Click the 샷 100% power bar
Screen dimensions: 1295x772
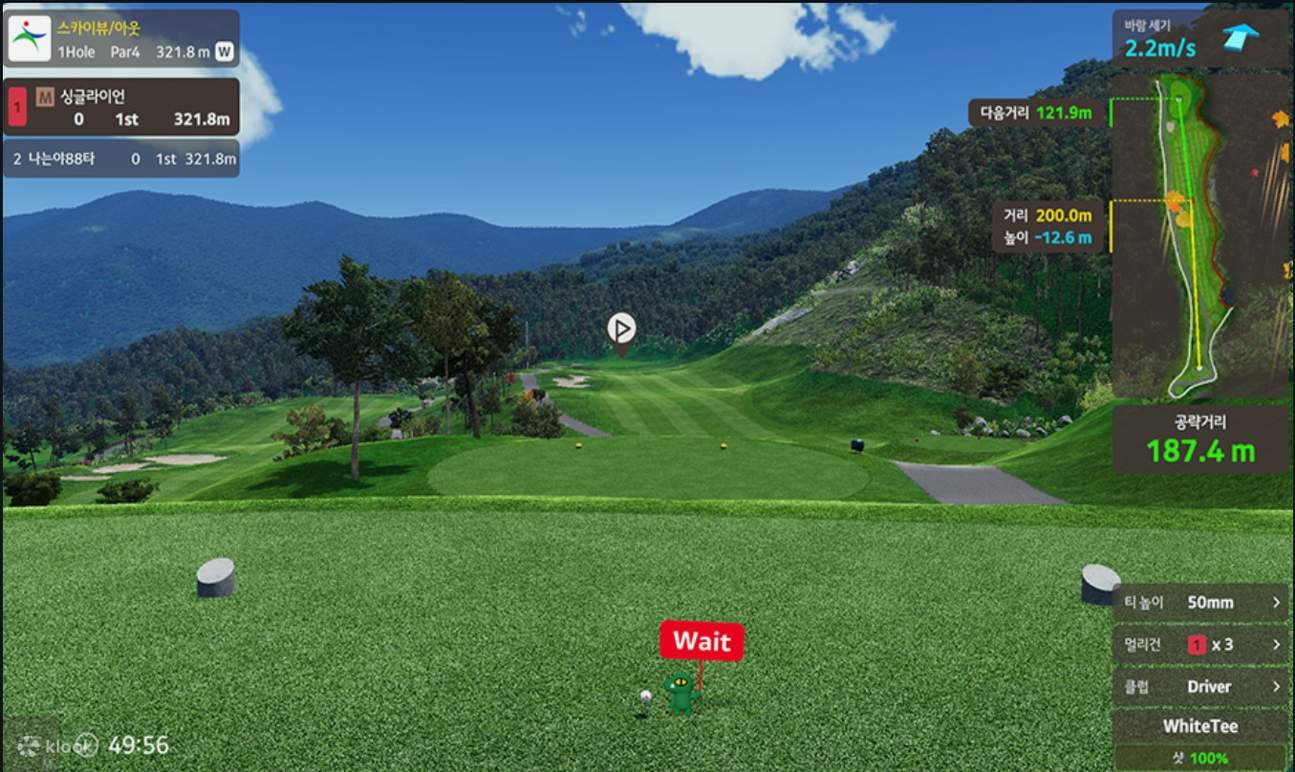click(1199, 757)
